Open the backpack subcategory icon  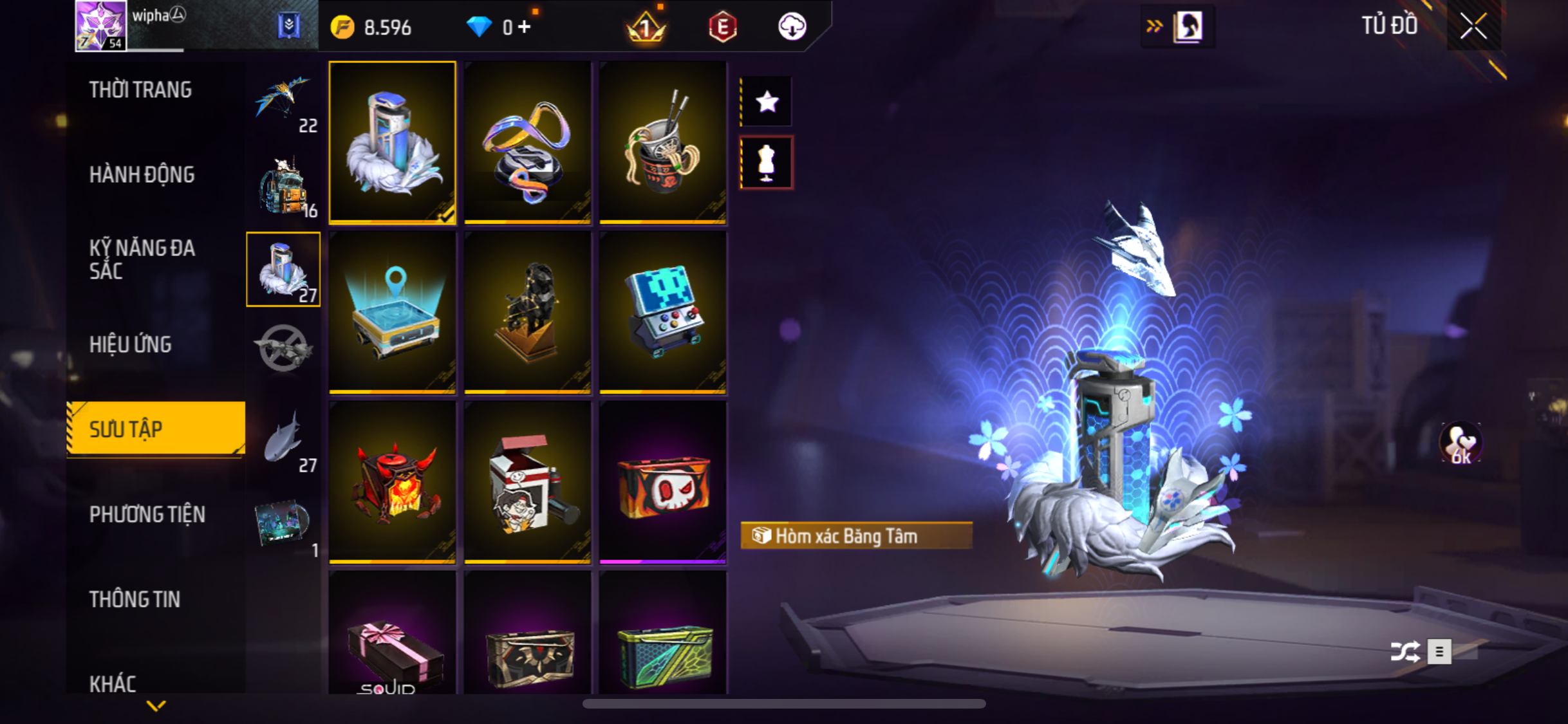(x=283, y=185)
